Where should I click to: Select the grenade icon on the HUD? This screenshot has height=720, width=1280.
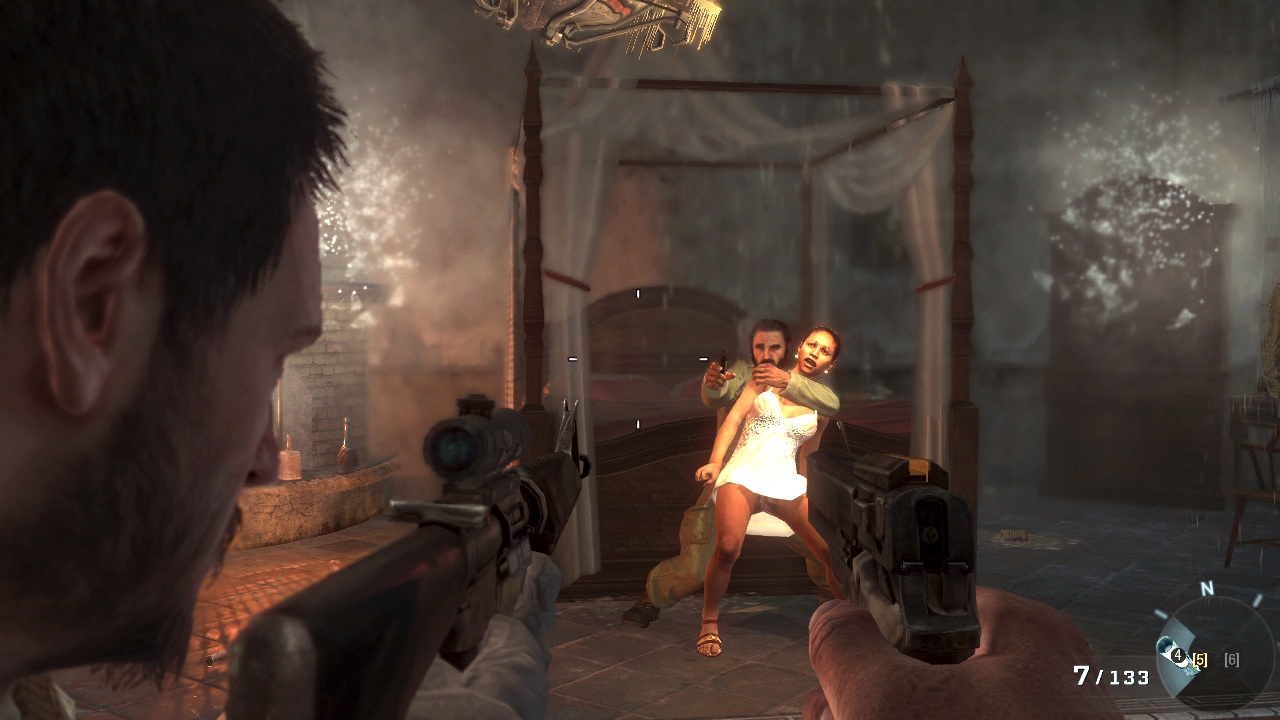[1168, 650]
